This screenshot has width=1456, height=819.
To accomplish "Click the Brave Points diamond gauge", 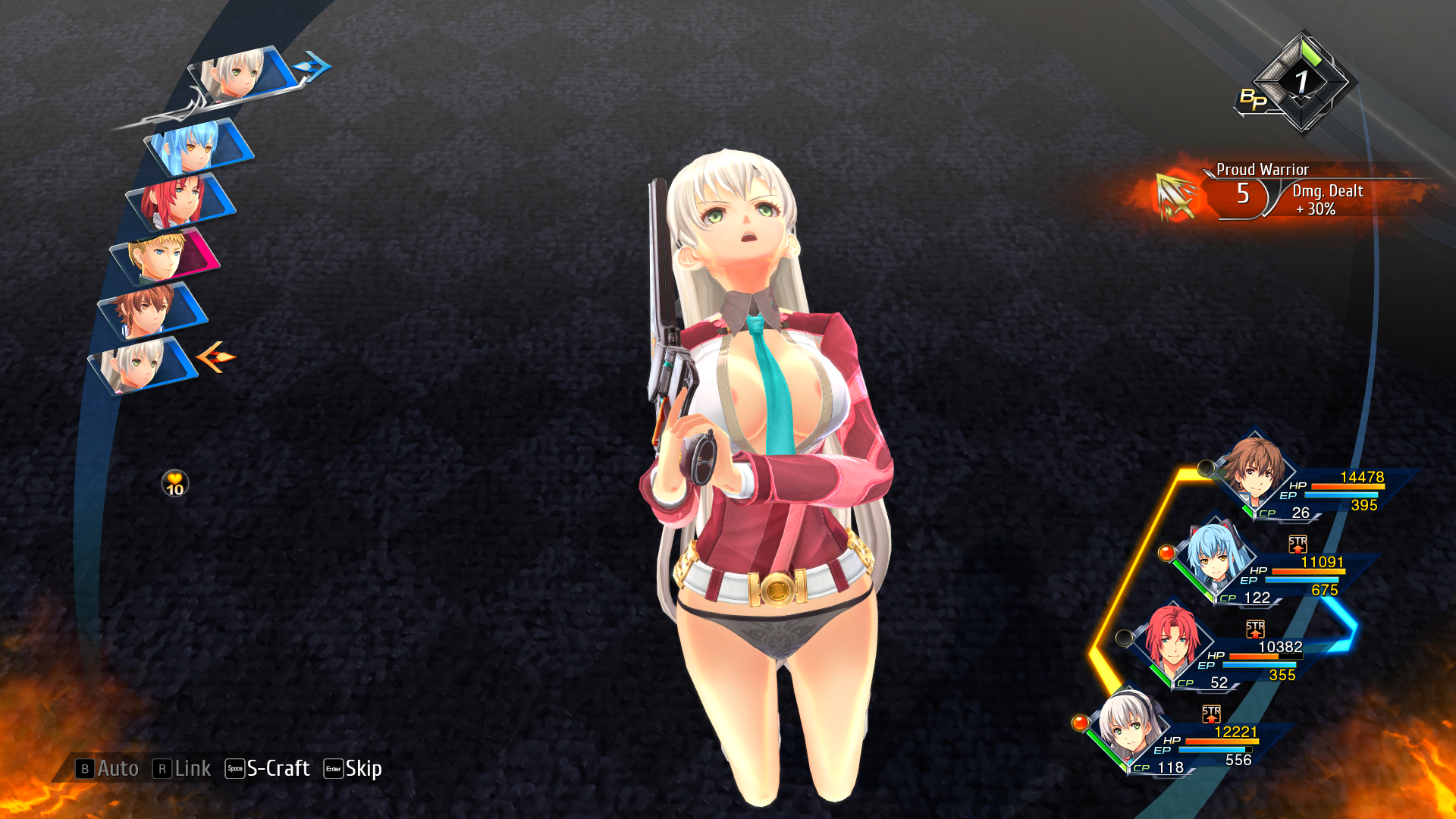I will pos(1301,82).
